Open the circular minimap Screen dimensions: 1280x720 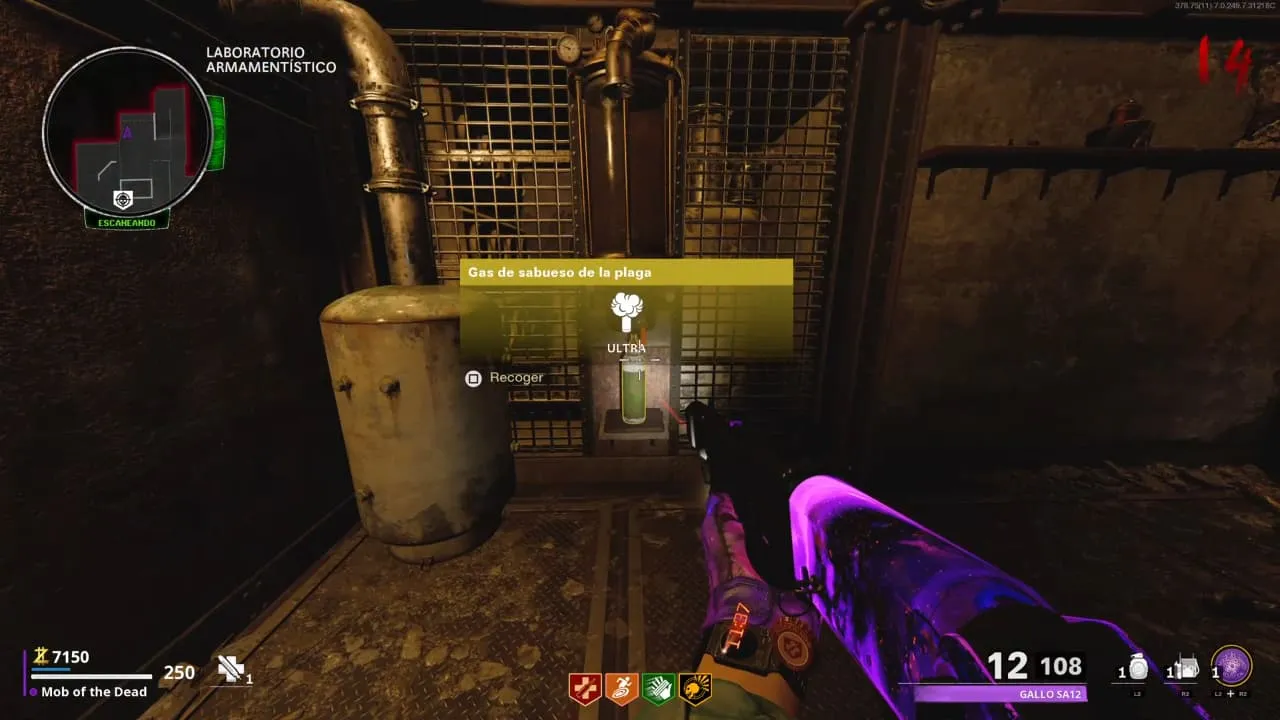126,130
